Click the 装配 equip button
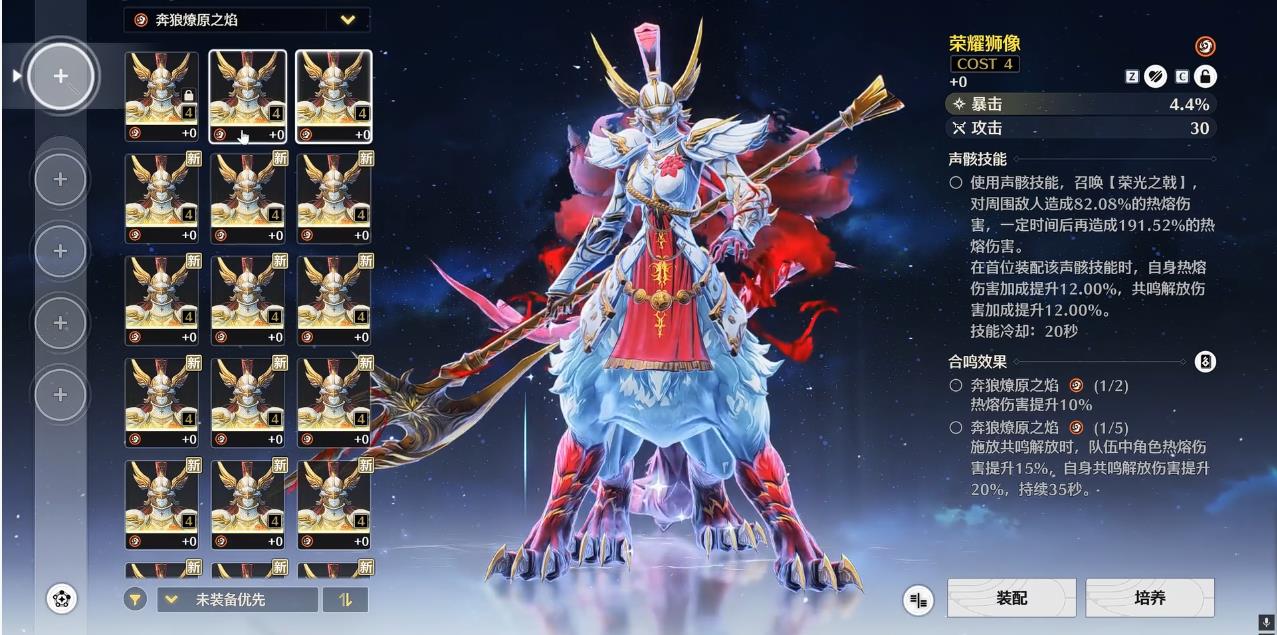Image resolution: width=1277 pixels, height=635 pixels. (1011, 598)
